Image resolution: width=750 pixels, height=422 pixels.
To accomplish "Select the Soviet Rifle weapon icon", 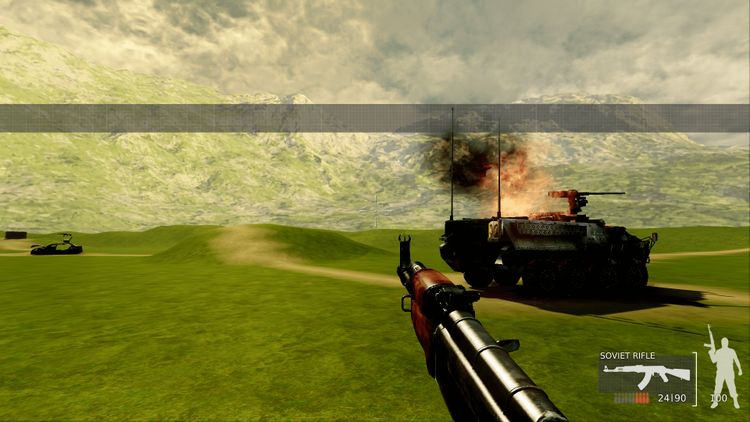I will point(646,375).
